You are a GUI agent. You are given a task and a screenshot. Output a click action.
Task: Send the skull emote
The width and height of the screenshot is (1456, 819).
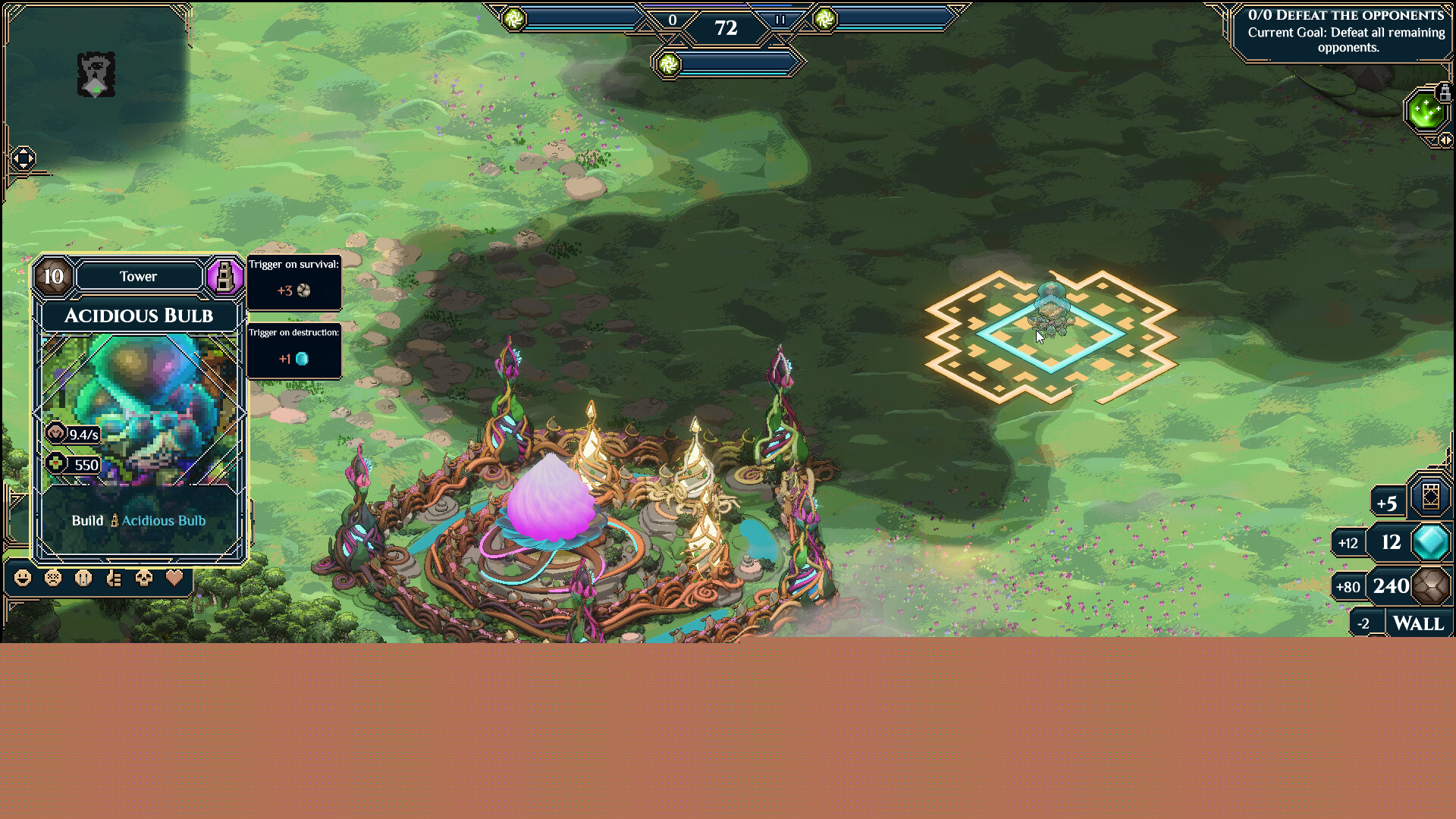144,579
